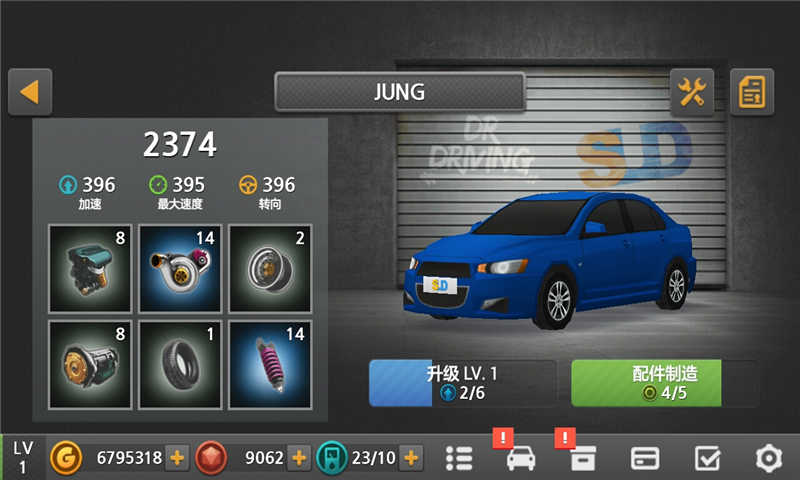Choose the turbocharger part slot
Viewport: 800px width, 480px height.
click(x=180, y=267)
